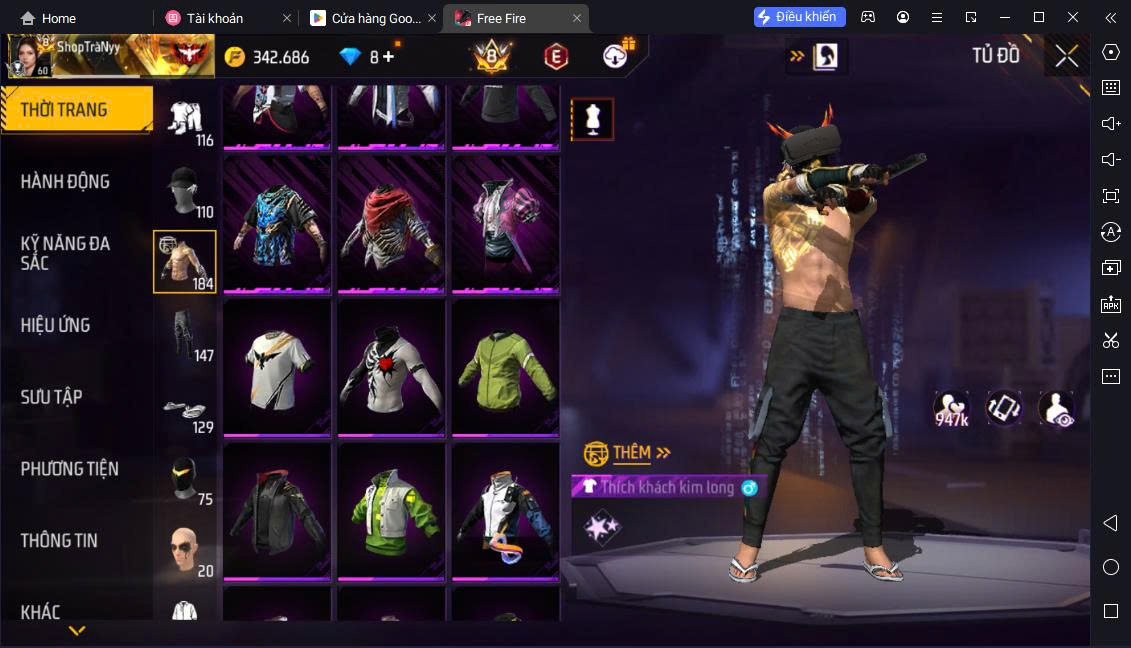Show the shoes subcategory with 129 items
The image size is (1131, 648).
click(186, 408)
